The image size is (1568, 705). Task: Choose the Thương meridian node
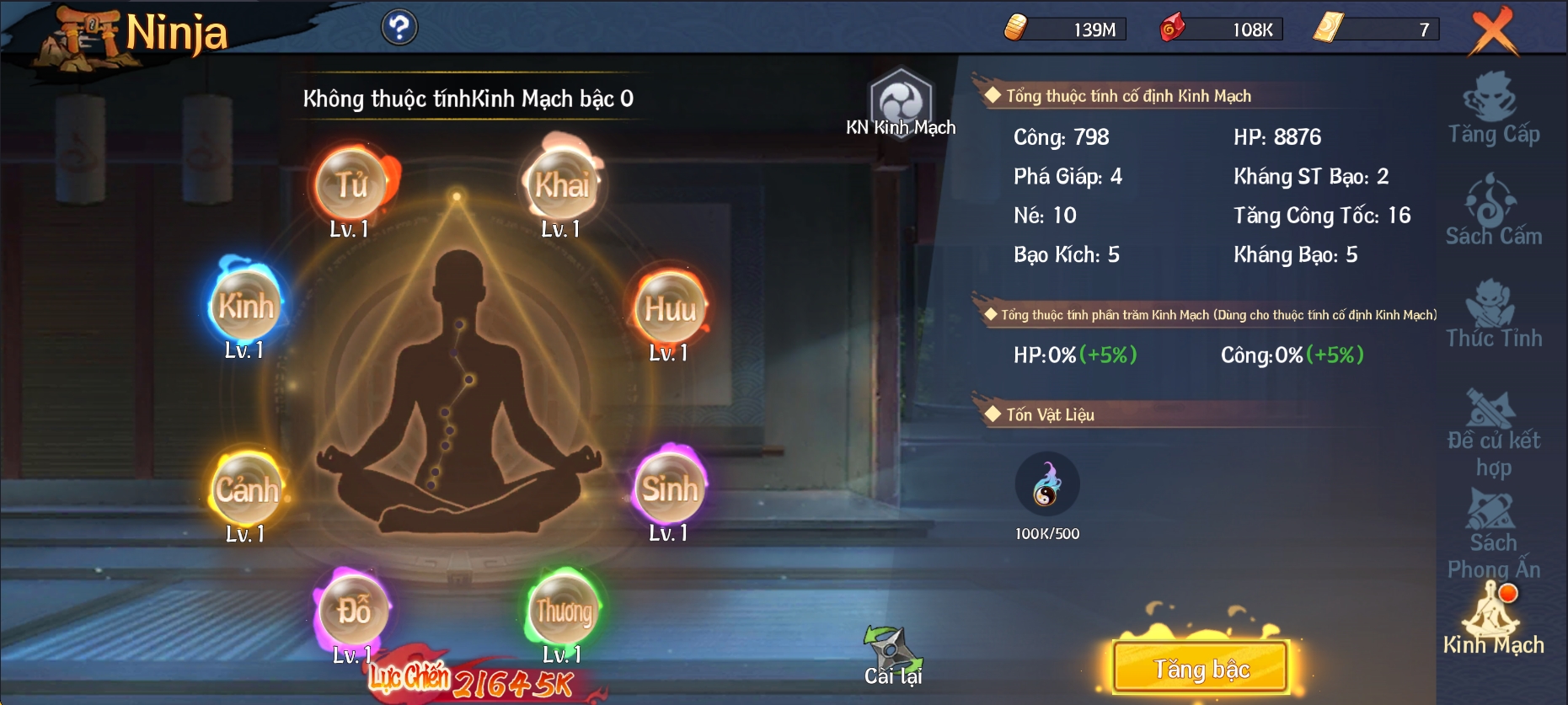point(564,611)
